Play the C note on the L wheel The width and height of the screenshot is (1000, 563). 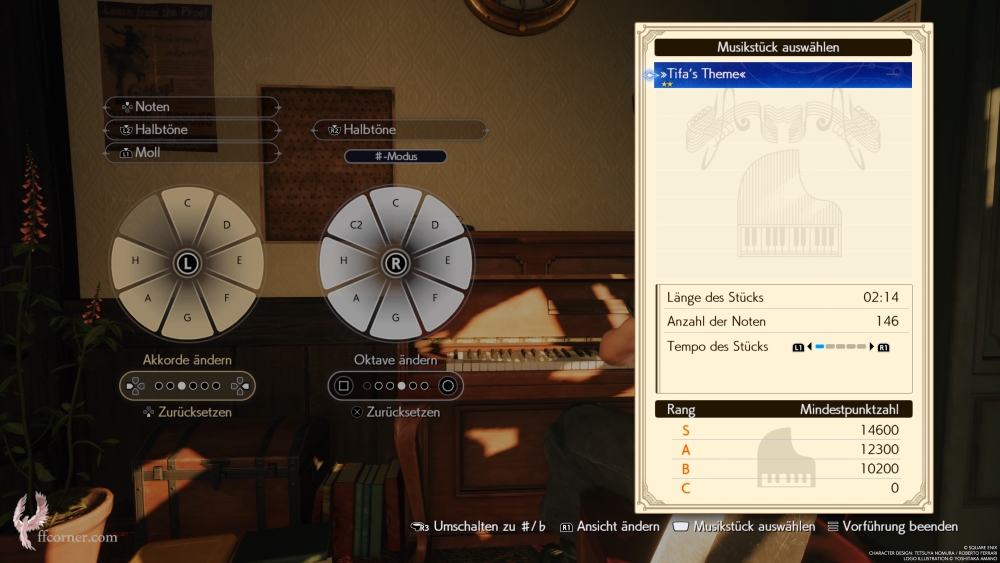[x=187, y=203]
